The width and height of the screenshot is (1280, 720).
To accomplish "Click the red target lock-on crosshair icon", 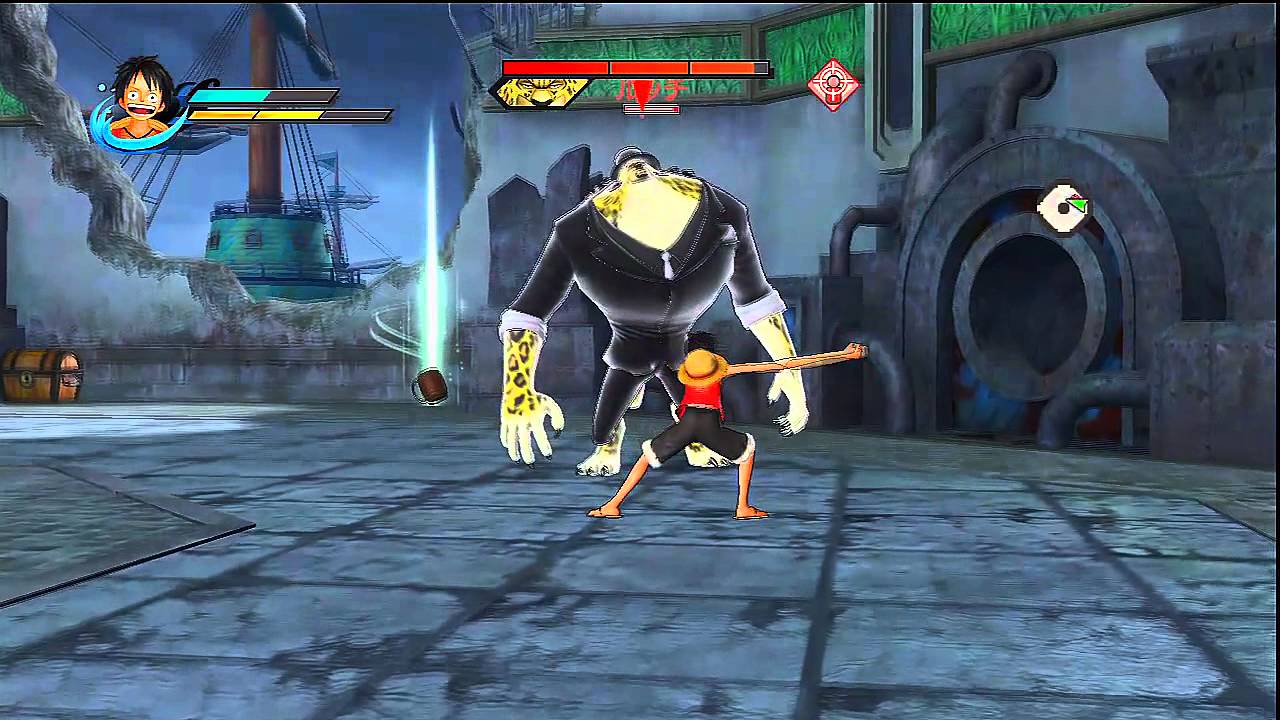I will pyautogui.click(x=836, y=84).
